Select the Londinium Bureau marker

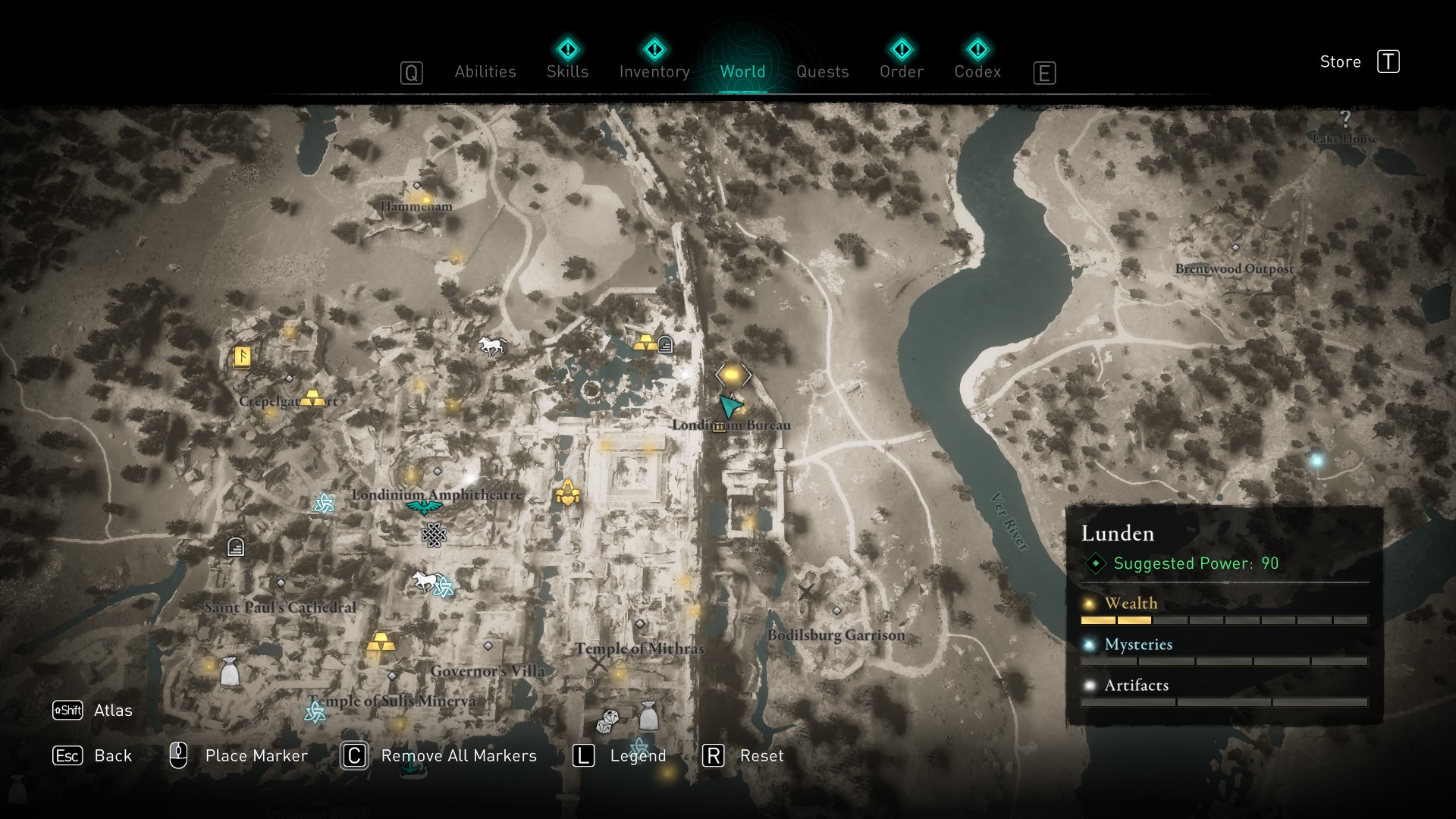pos(720,427)
